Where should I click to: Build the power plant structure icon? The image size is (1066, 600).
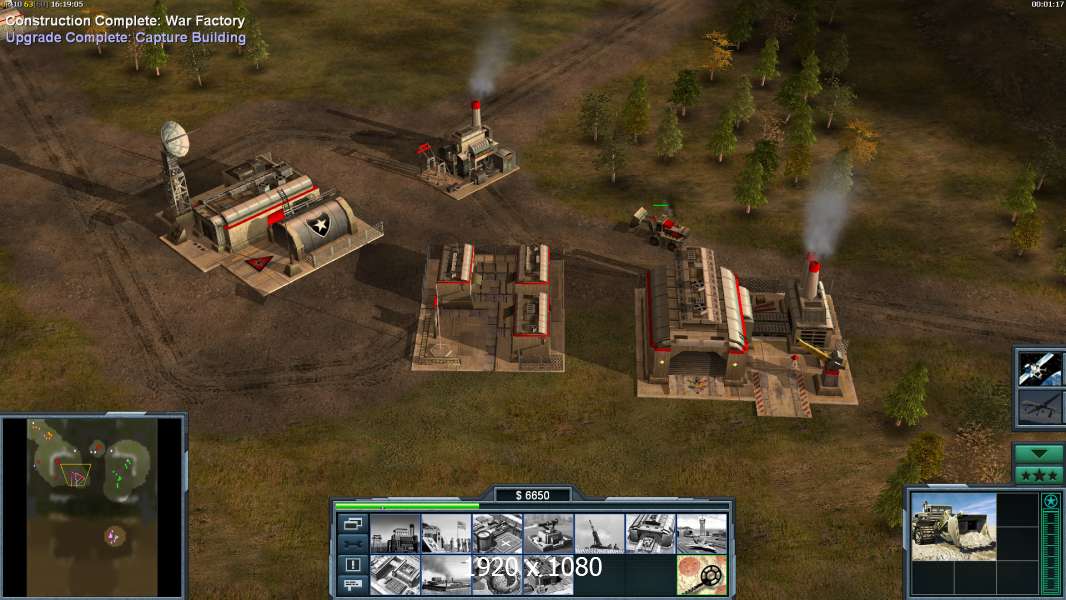pos(395,533)
